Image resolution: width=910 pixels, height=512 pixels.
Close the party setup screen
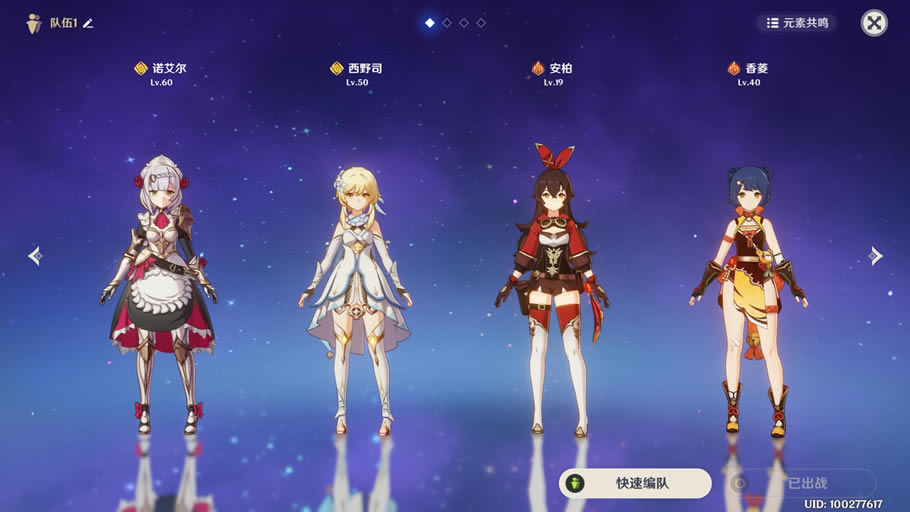874,23
